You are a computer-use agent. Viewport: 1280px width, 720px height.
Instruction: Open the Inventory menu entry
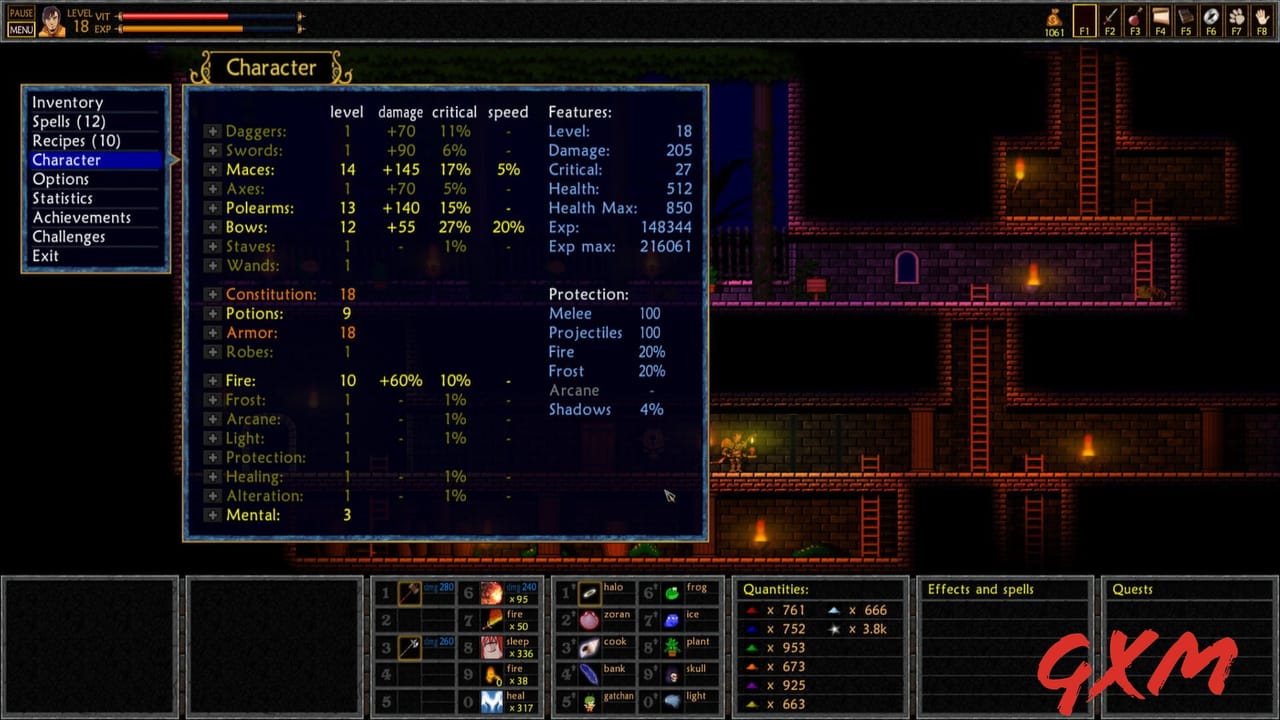(67, 102)
